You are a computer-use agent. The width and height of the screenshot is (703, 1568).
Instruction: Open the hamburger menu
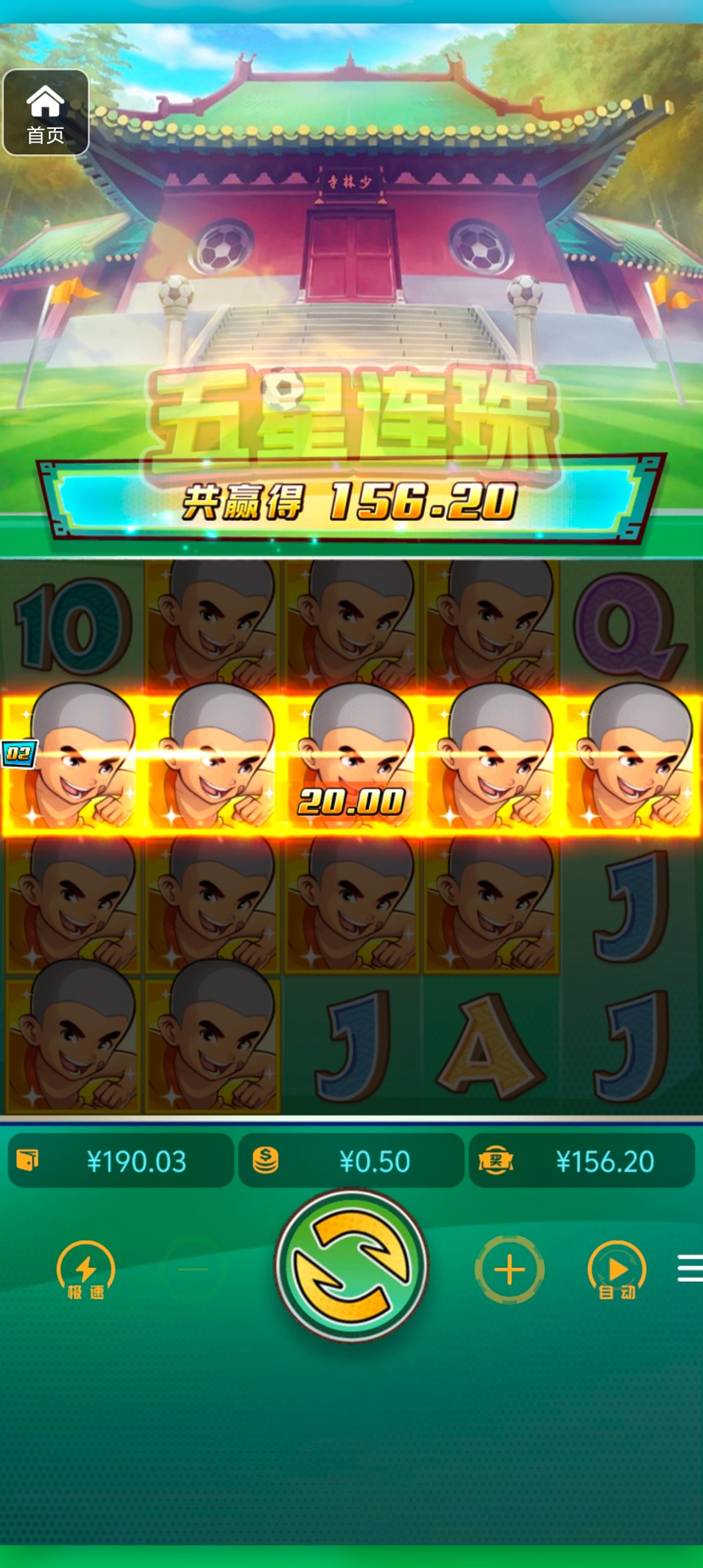689,1268
